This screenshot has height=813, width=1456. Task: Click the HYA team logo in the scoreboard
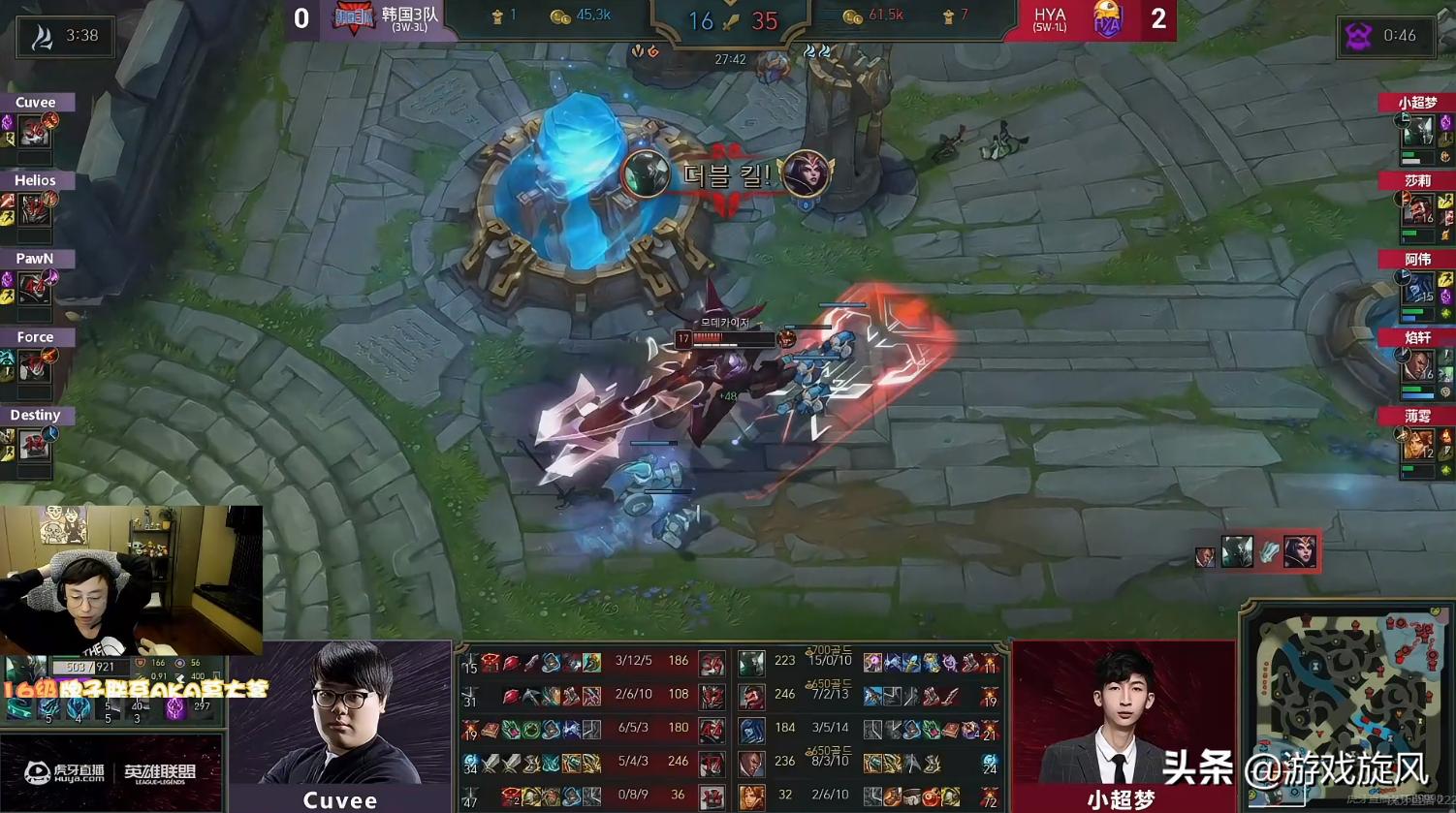click(x=1106, y=19)
